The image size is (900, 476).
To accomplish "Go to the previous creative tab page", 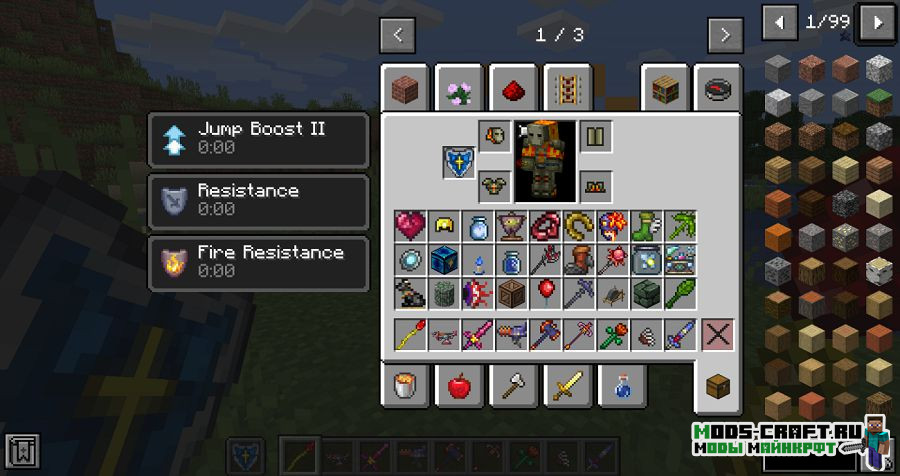I will coord(398,35).
